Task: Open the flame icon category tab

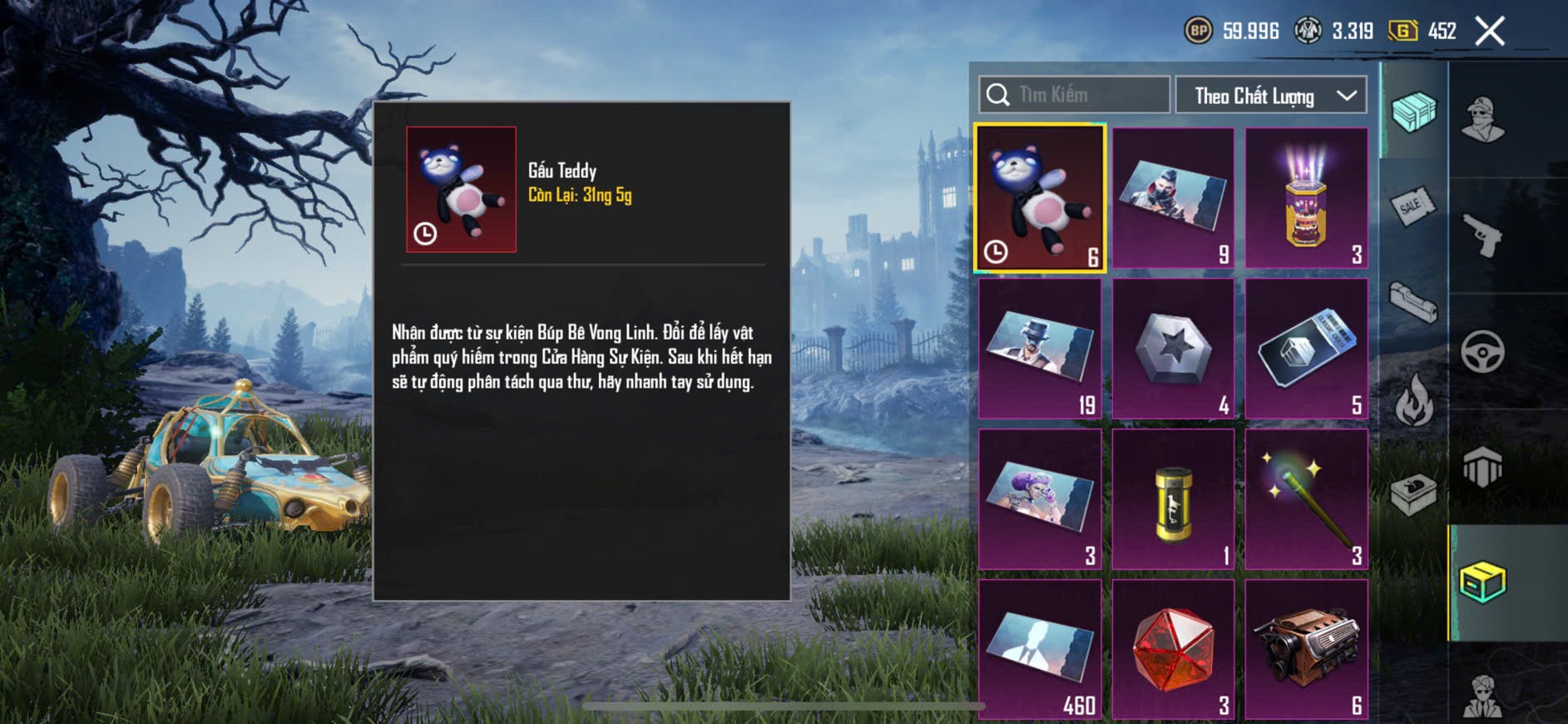Action: 1413,399
